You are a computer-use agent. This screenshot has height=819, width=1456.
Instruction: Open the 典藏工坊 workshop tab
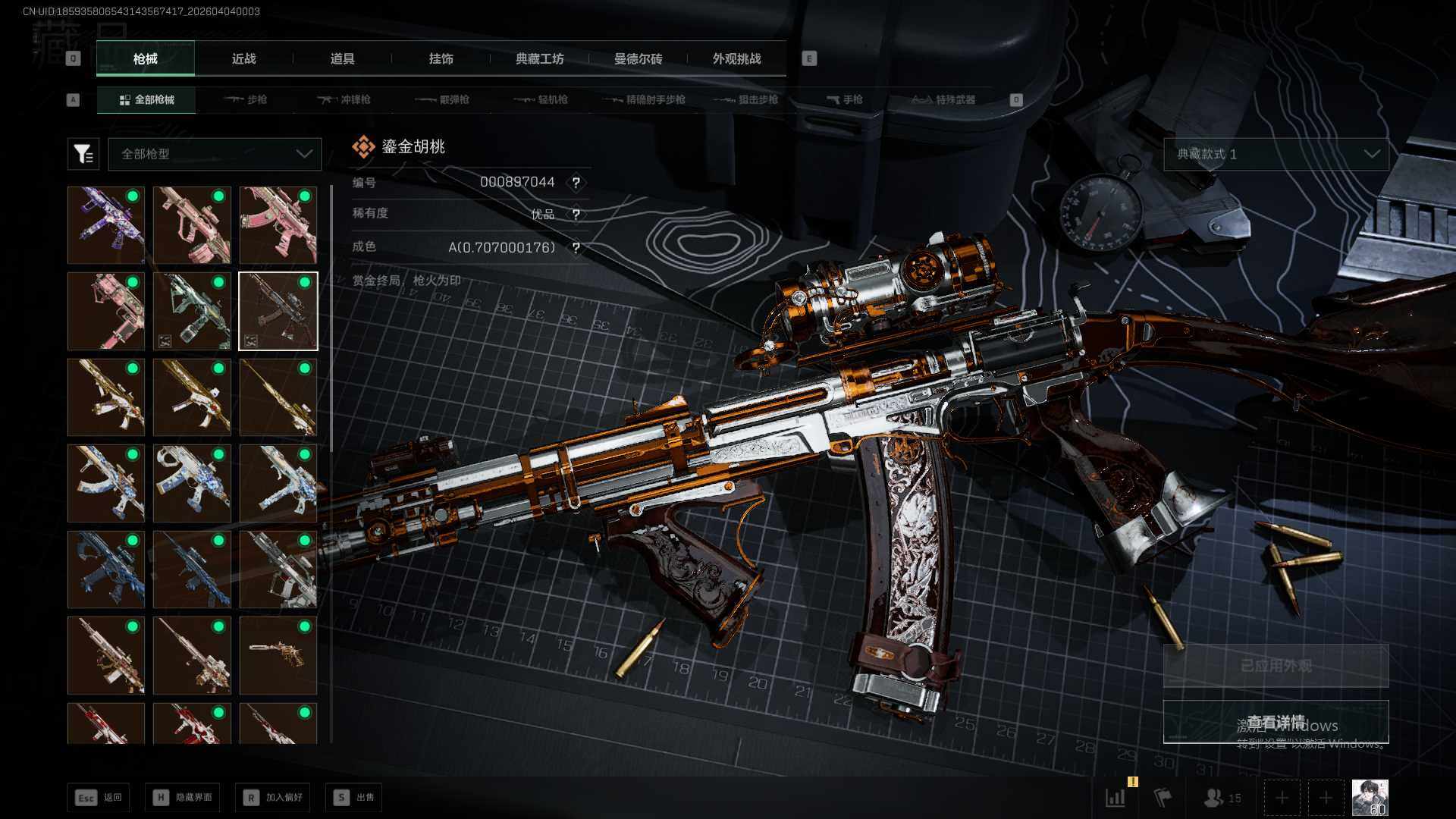[539, 58]
